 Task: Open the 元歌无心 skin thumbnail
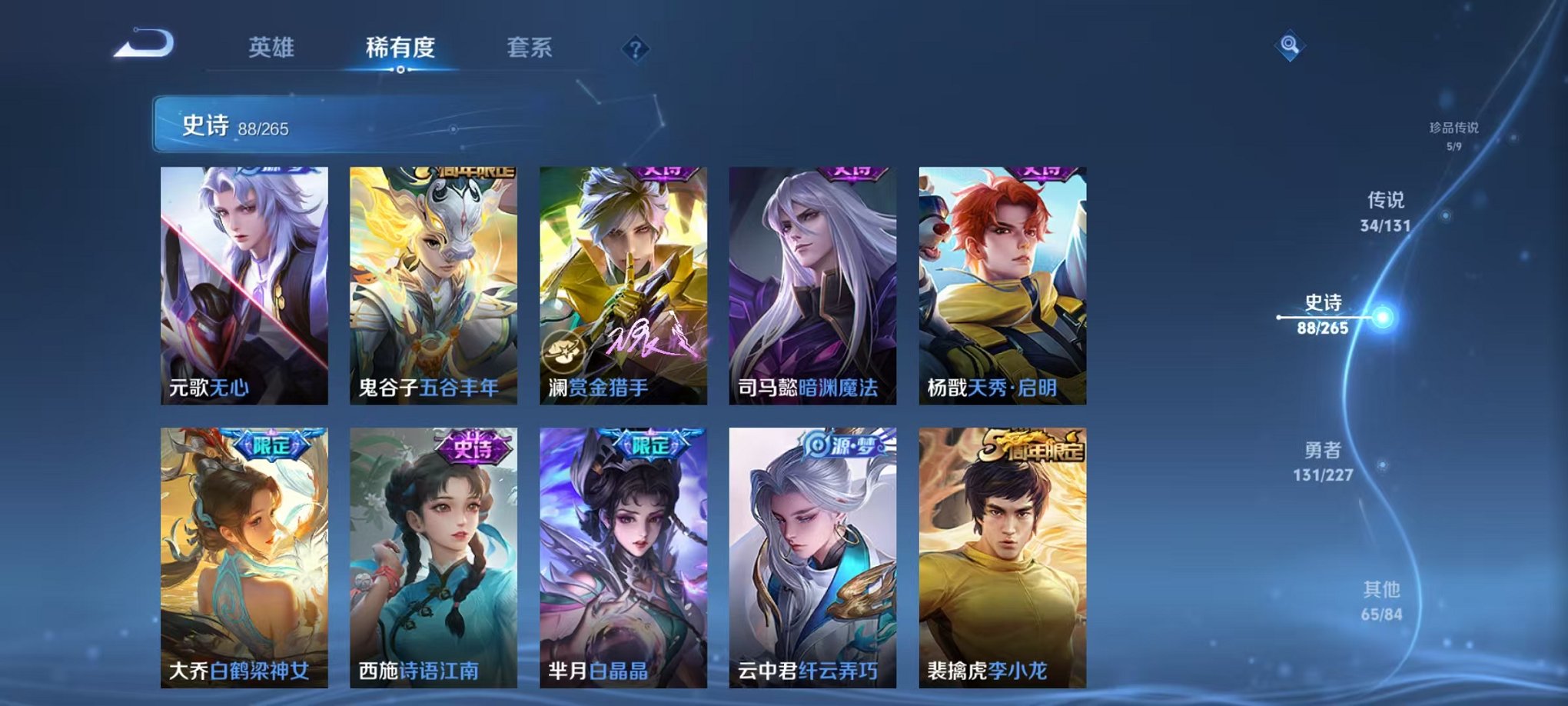pos(245,285)
